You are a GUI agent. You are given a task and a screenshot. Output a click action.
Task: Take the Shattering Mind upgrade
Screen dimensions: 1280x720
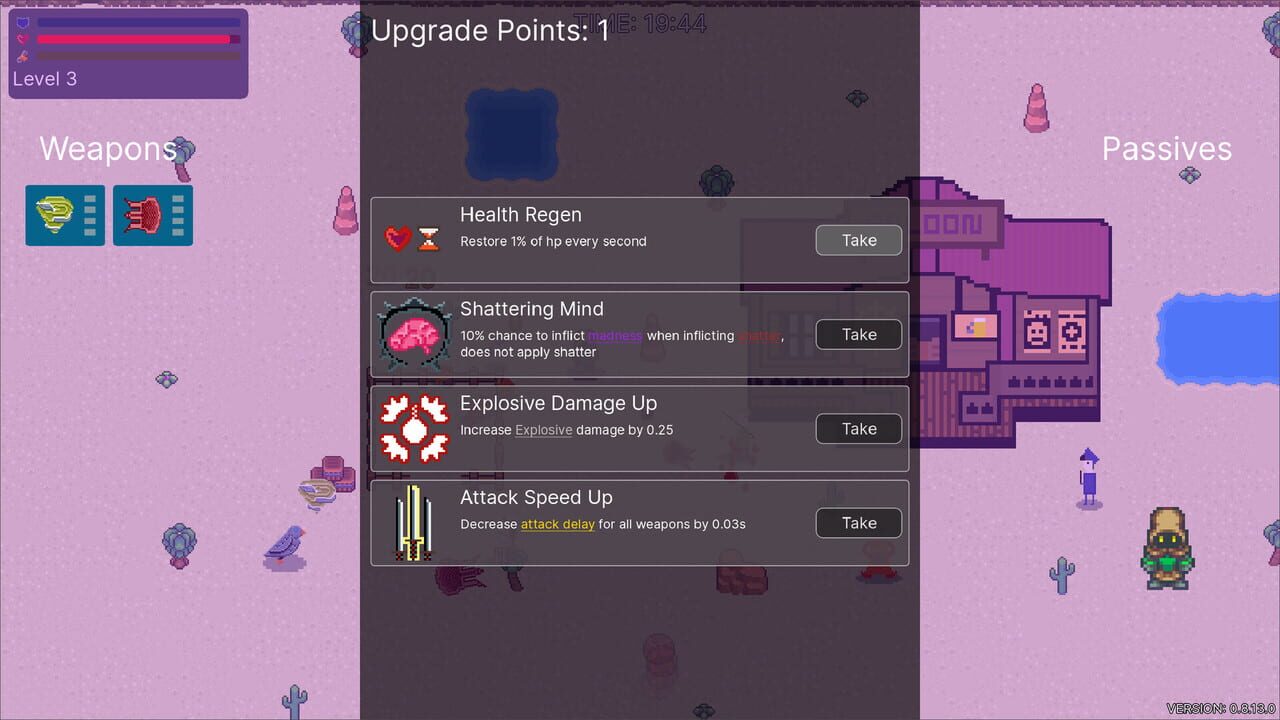(x=858, y=334)
